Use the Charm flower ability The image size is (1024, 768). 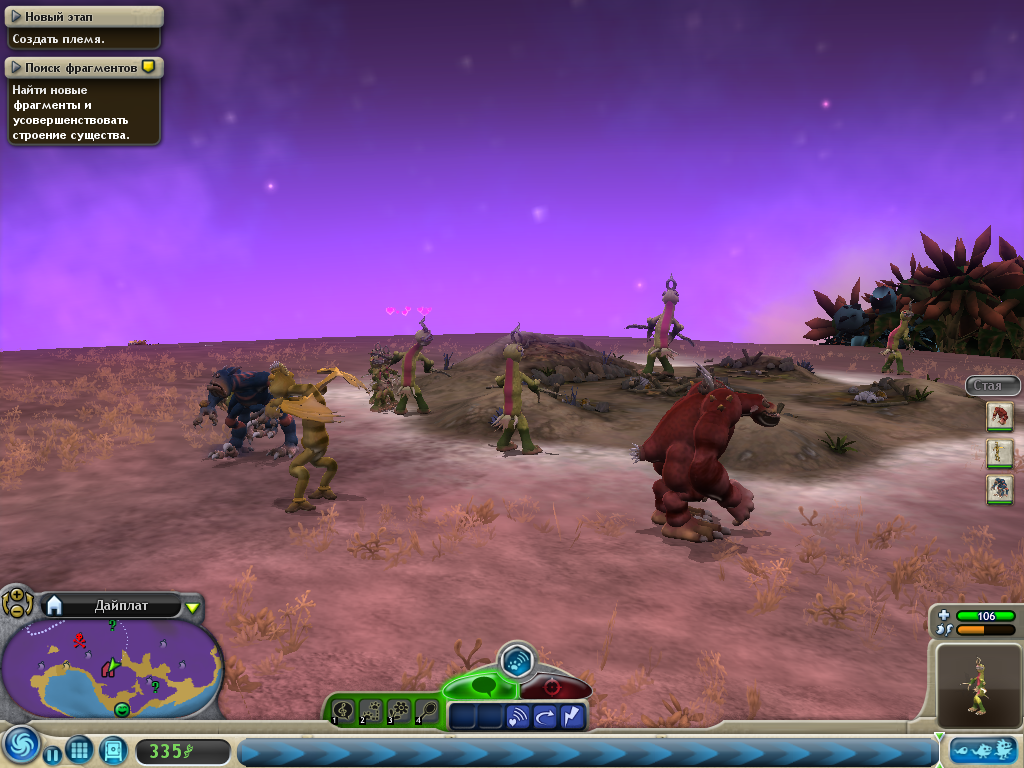pyautogui.click(x=399, y=711)
